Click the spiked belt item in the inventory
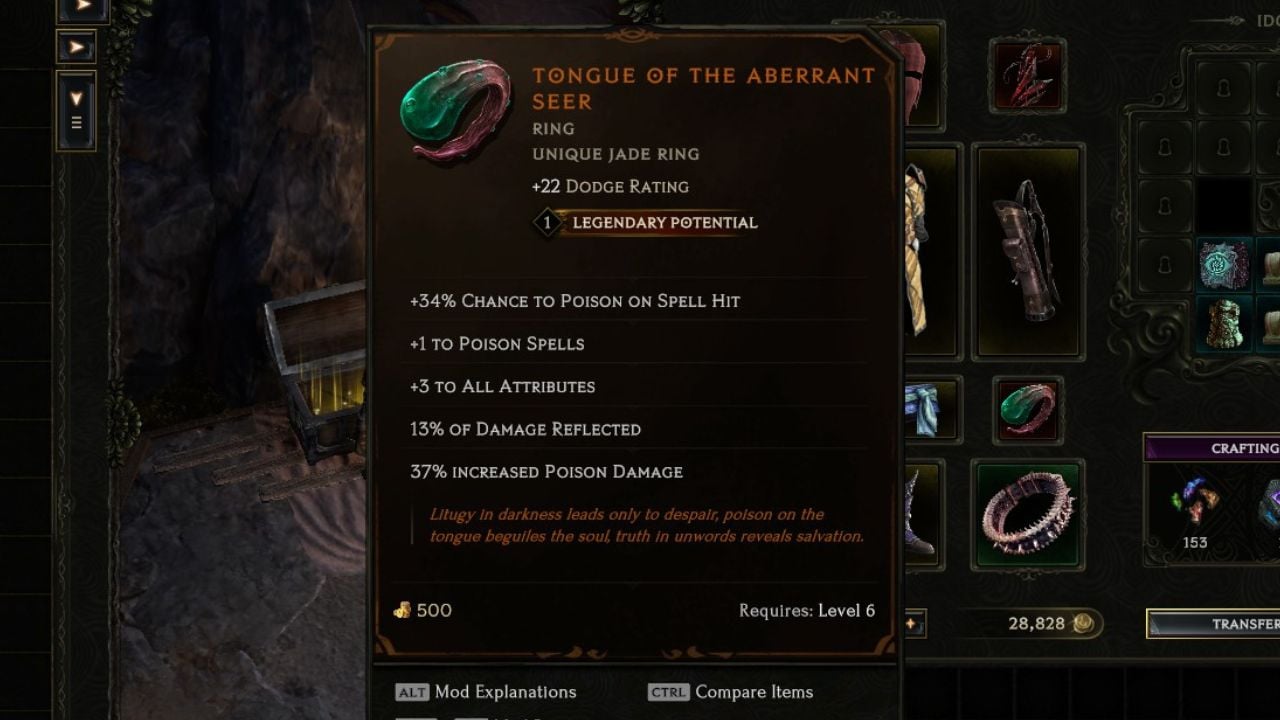Image resolution: width=1280 pixels, height=720 pixels. [x=1028, y=512]
